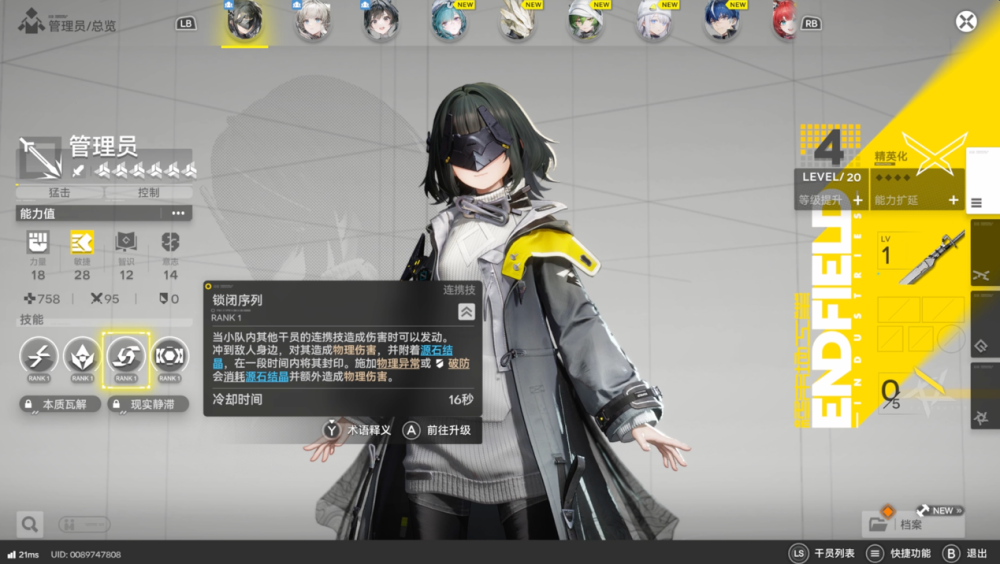Open the locked 本质瓦解 talent

click(59, 404)
